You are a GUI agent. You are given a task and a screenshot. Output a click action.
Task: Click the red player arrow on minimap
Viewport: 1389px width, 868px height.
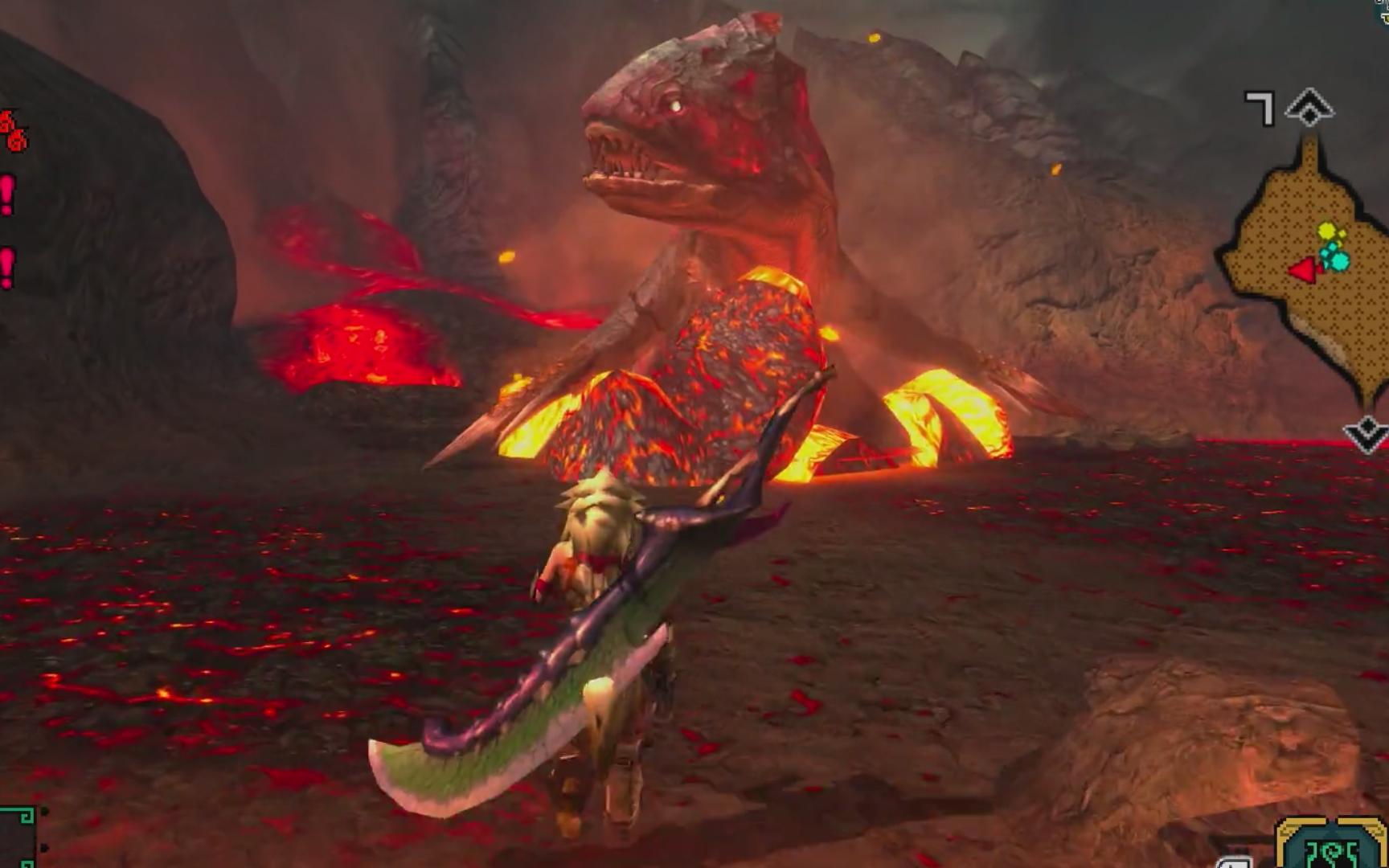[x=1303, y=270]
